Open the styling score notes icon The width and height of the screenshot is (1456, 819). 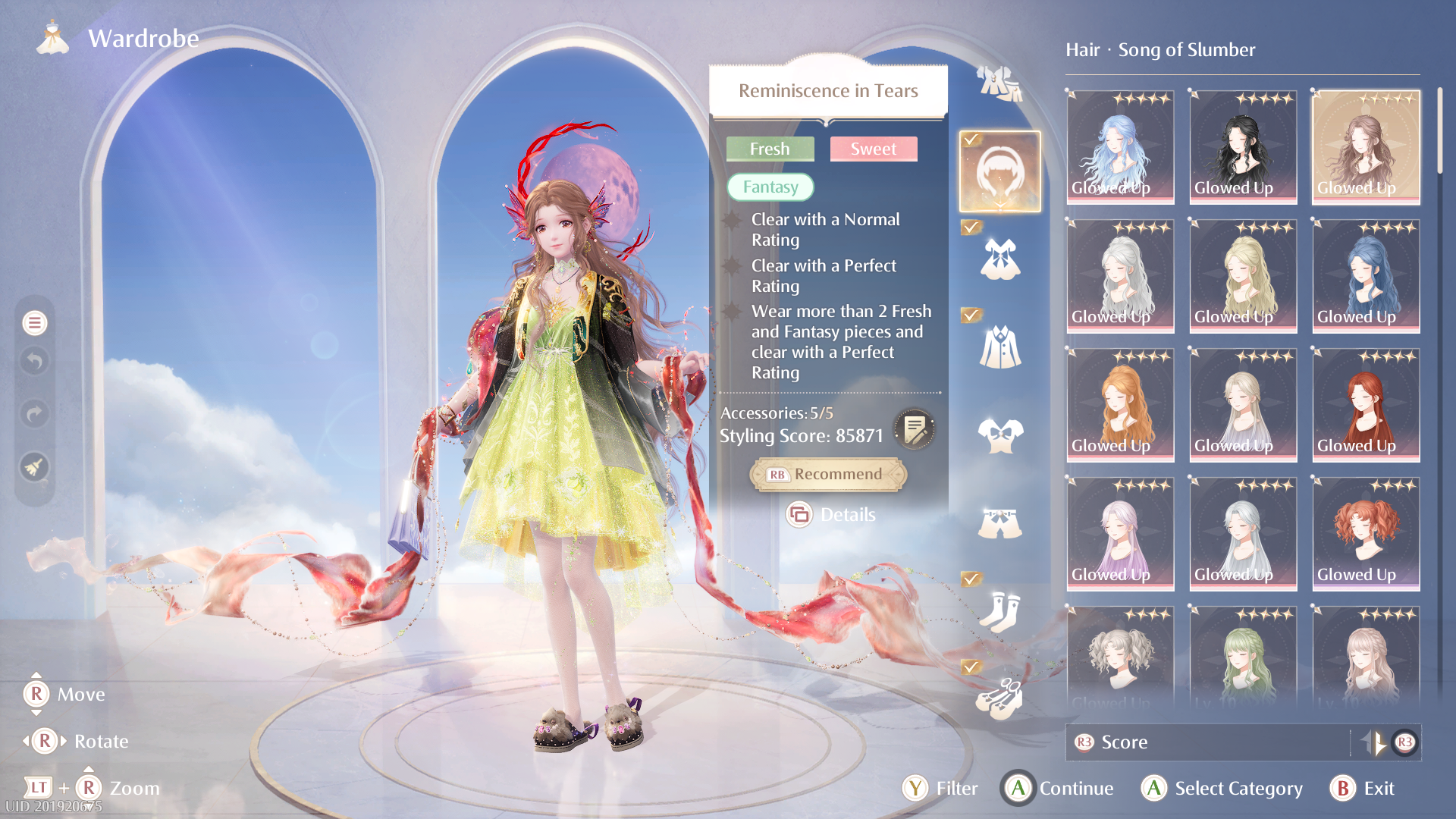pos(915,429)
